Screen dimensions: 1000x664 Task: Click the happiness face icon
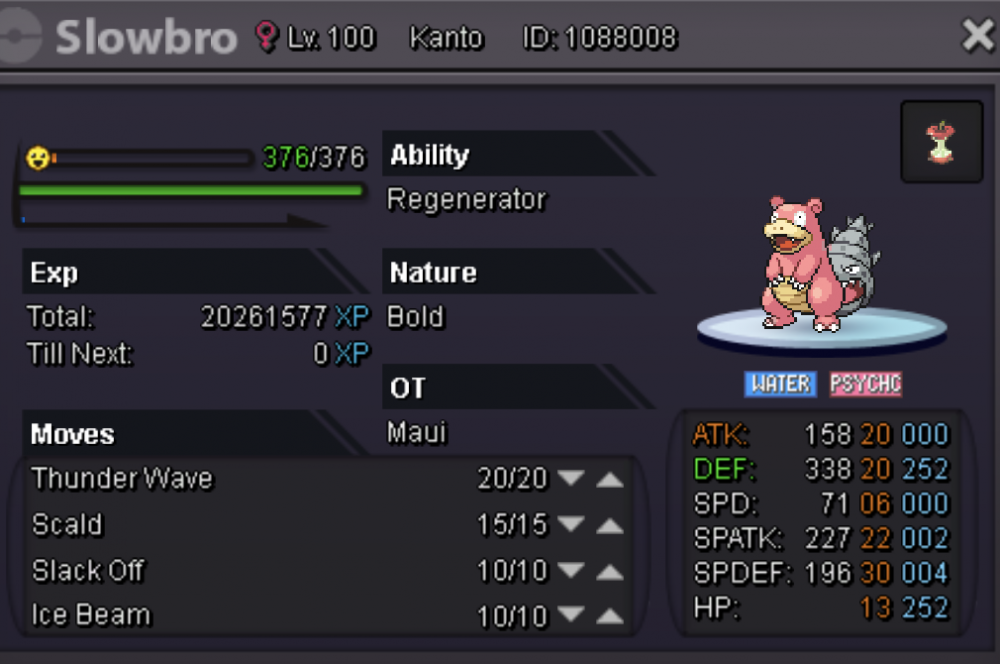click(38, 158)
